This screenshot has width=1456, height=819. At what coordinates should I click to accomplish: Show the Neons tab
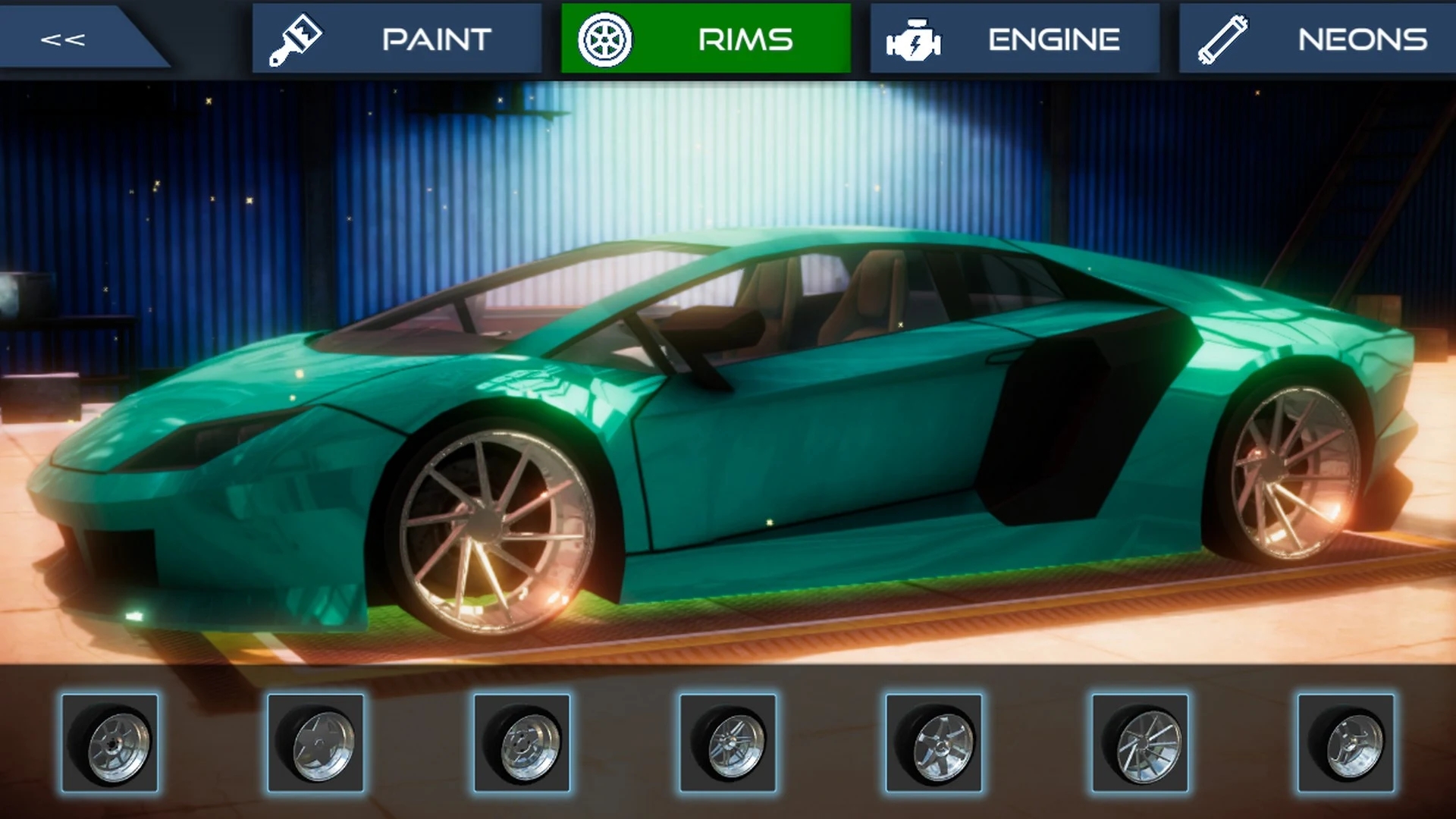click(x=1318, y=39)
